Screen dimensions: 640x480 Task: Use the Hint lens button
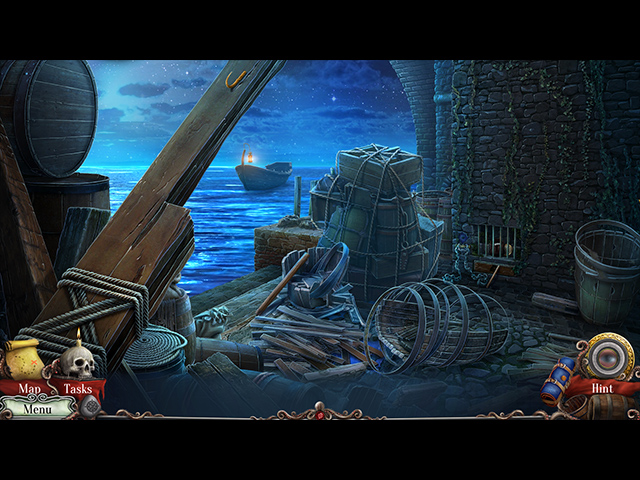pyautogui.click(x=604, y=362)
